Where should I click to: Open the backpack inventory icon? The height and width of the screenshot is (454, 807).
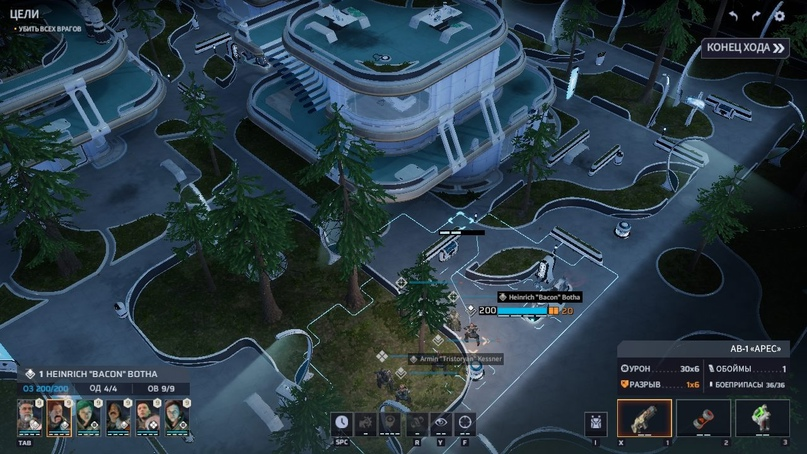596,423
